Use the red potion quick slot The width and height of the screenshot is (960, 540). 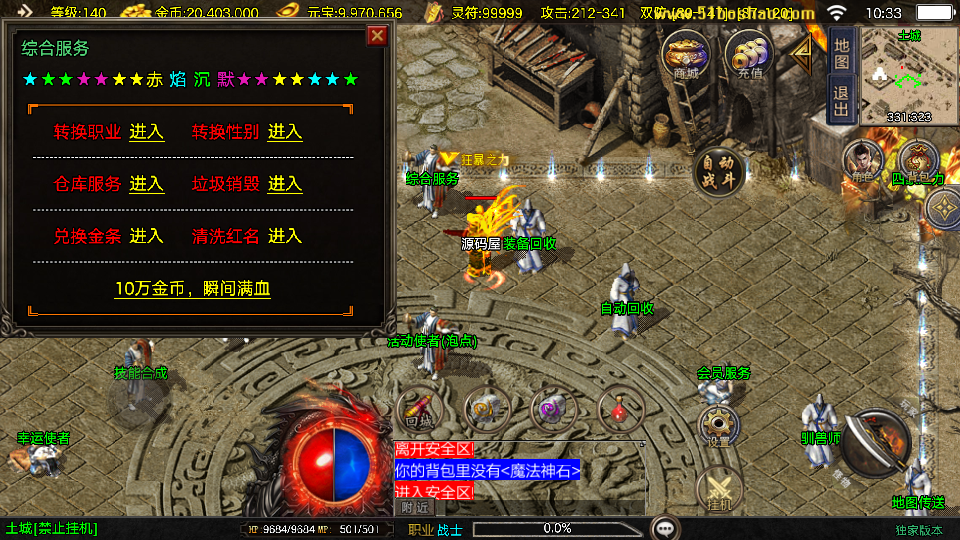620,409
